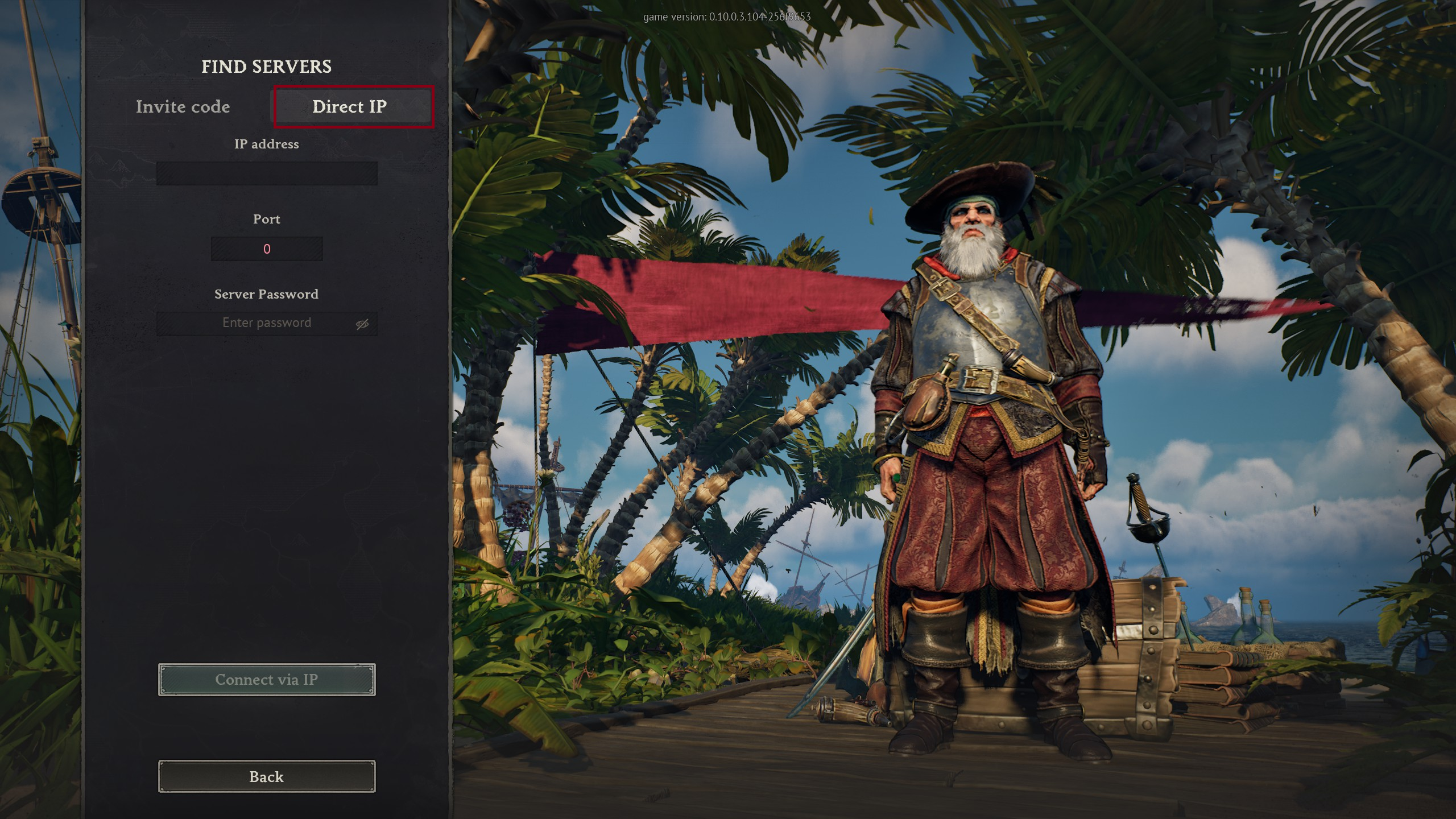Screen dimensions: 1456x819
Task: Go Back to the previous menu
Action: [x=266, y=776]
